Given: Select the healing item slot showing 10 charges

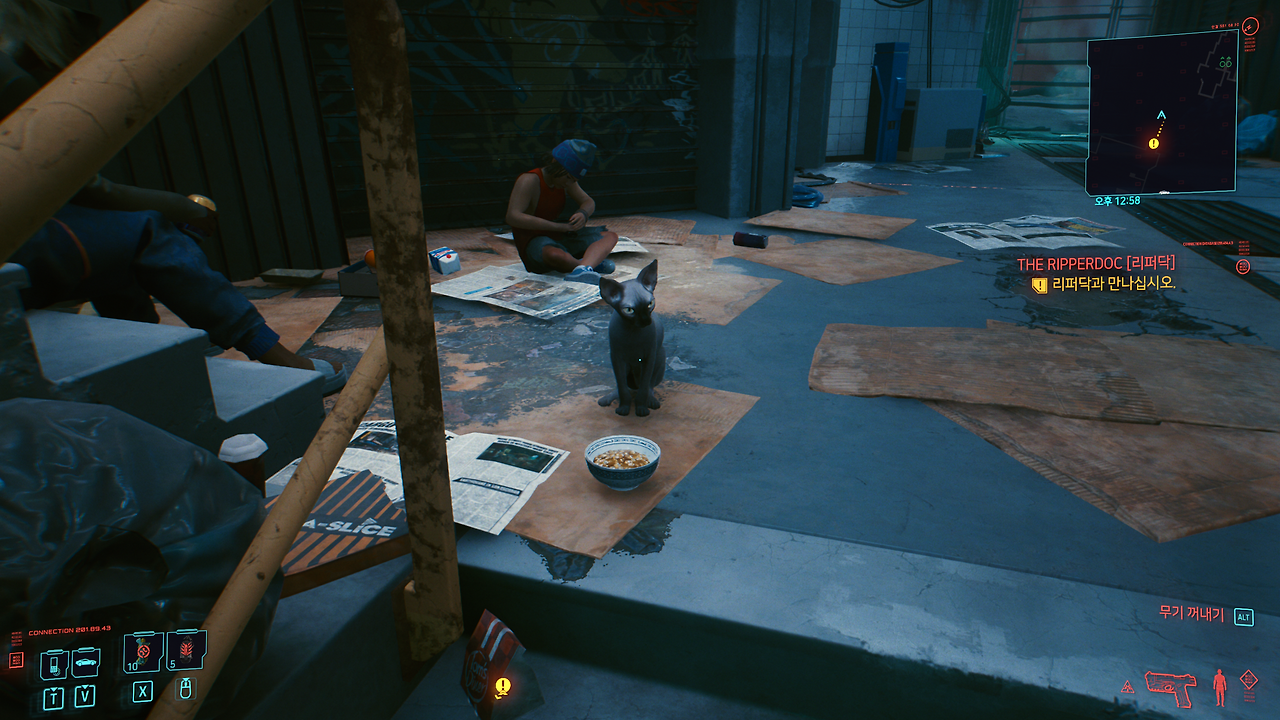Looking at the screenshot, I should 142,652.
